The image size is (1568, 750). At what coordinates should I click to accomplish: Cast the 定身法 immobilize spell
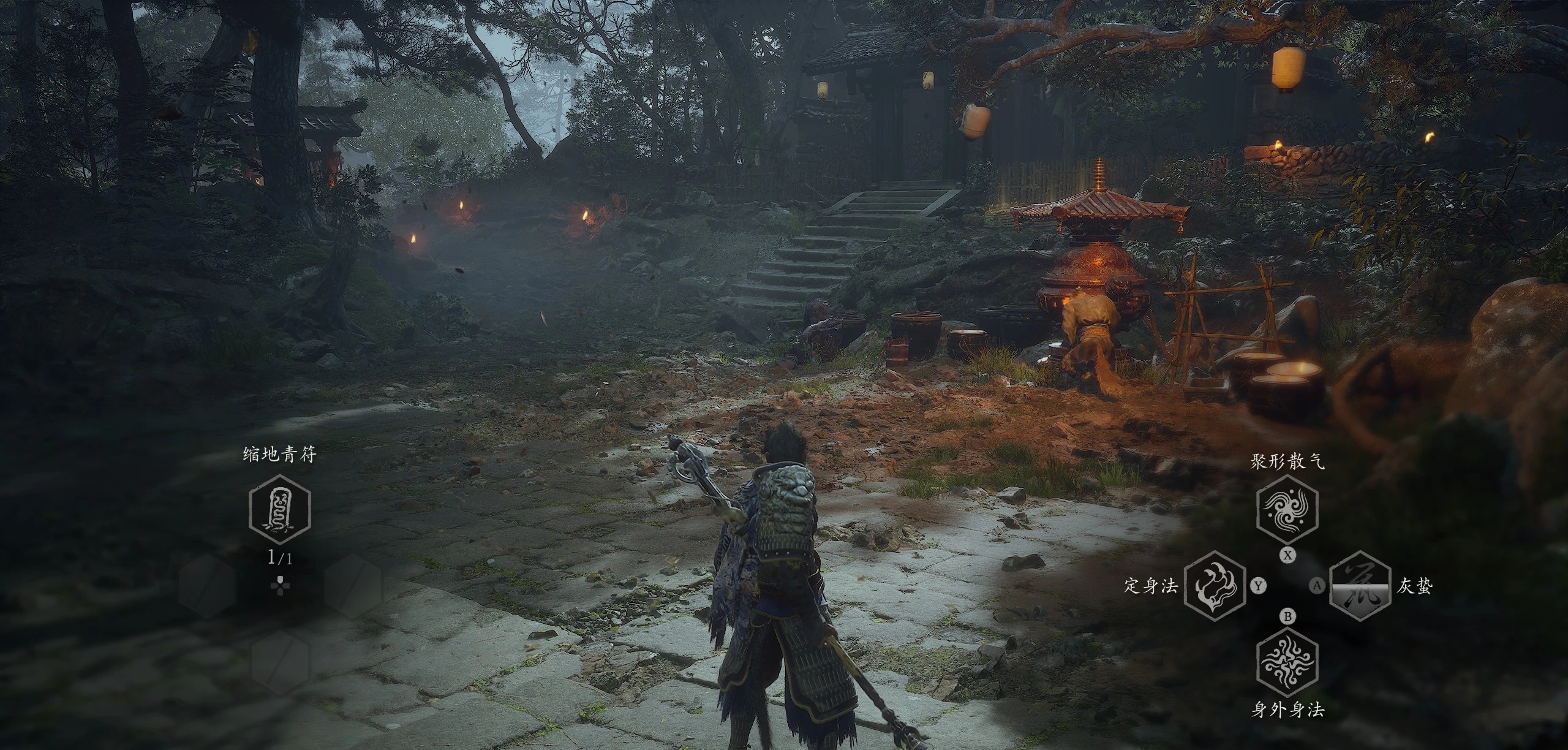[1214, 586]
